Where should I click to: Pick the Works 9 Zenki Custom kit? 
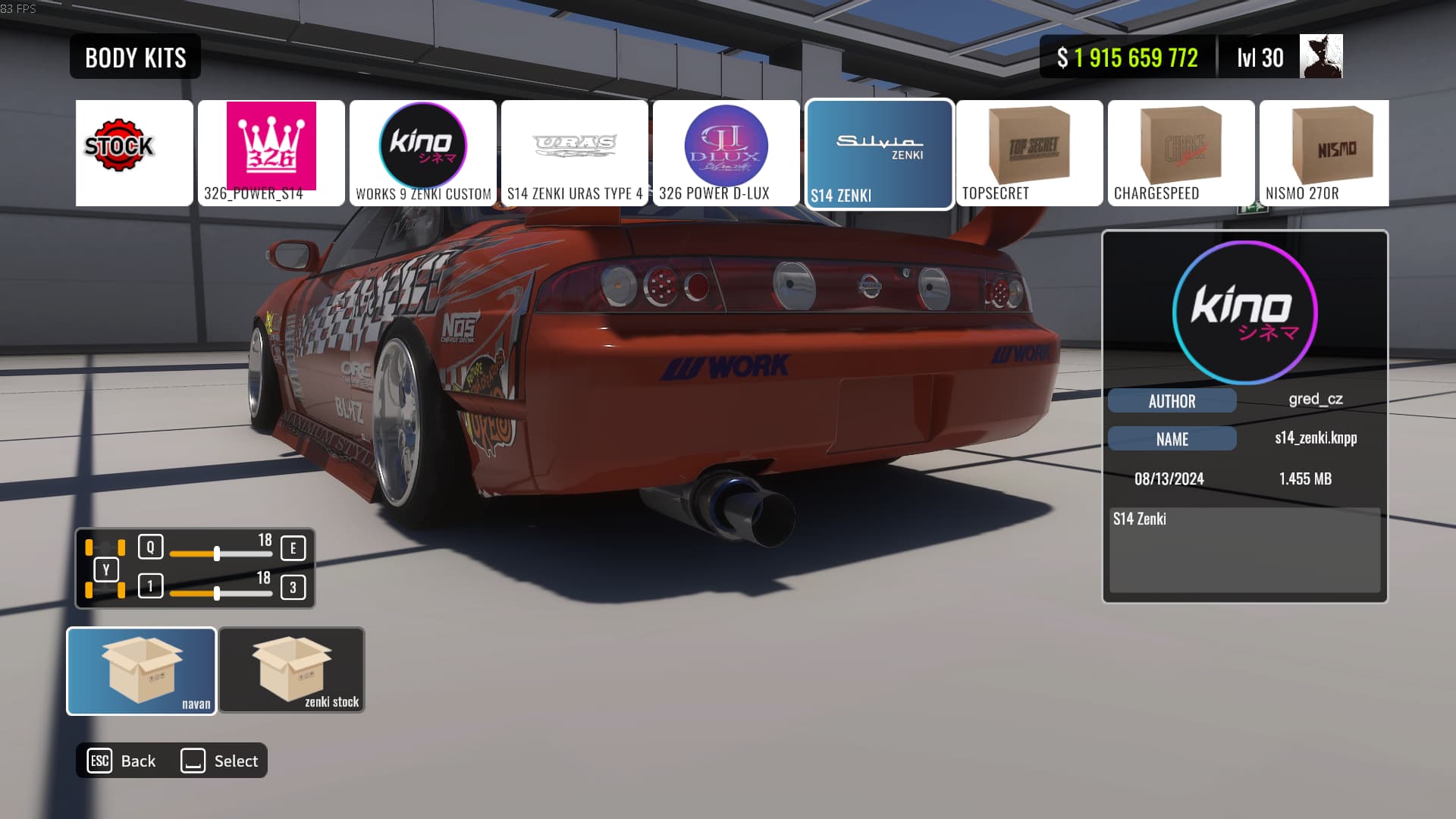pyautogui.click(x=422, y=152)
